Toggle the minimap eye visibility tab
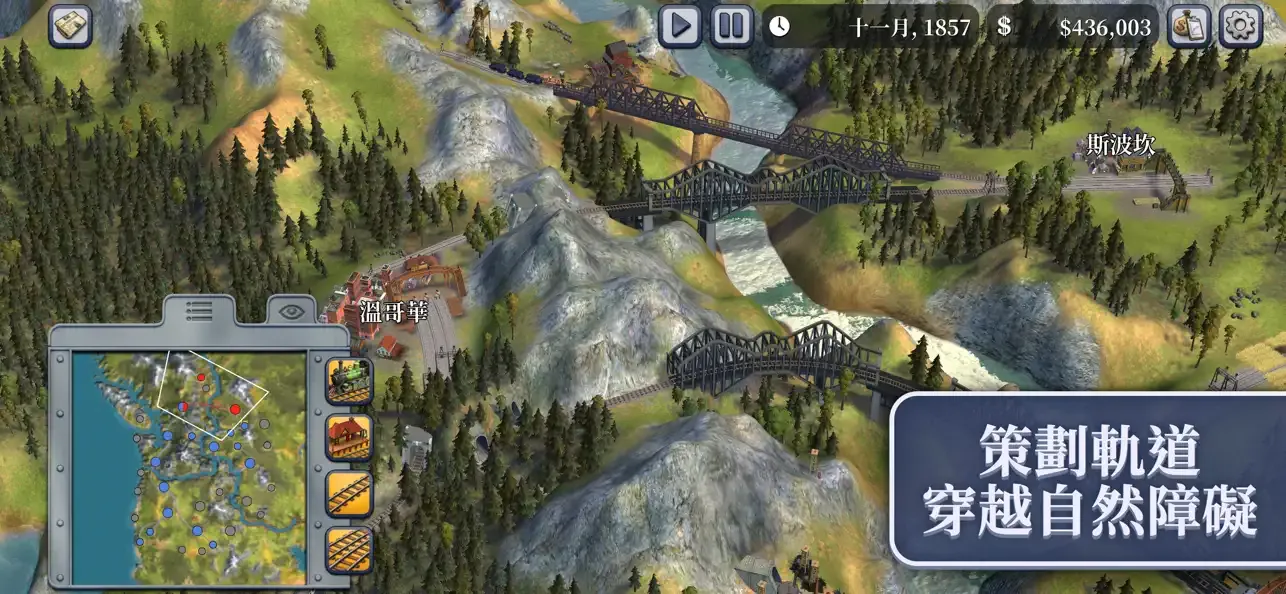This screenshot has width=1286, height=594. click(290, 311)
